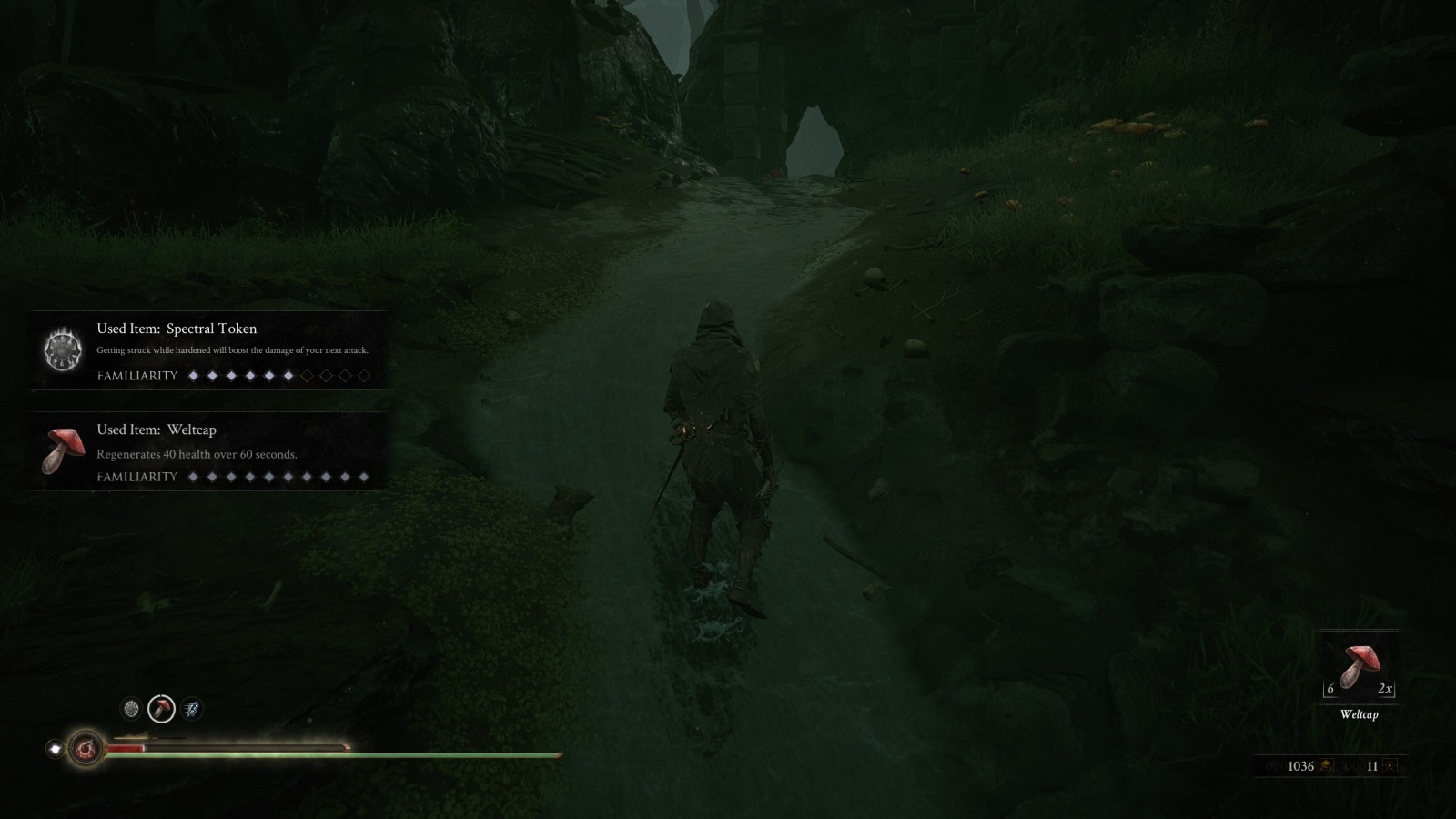
Task: Click the Spectral Token buff icon
Action: (x=131, y=709)
